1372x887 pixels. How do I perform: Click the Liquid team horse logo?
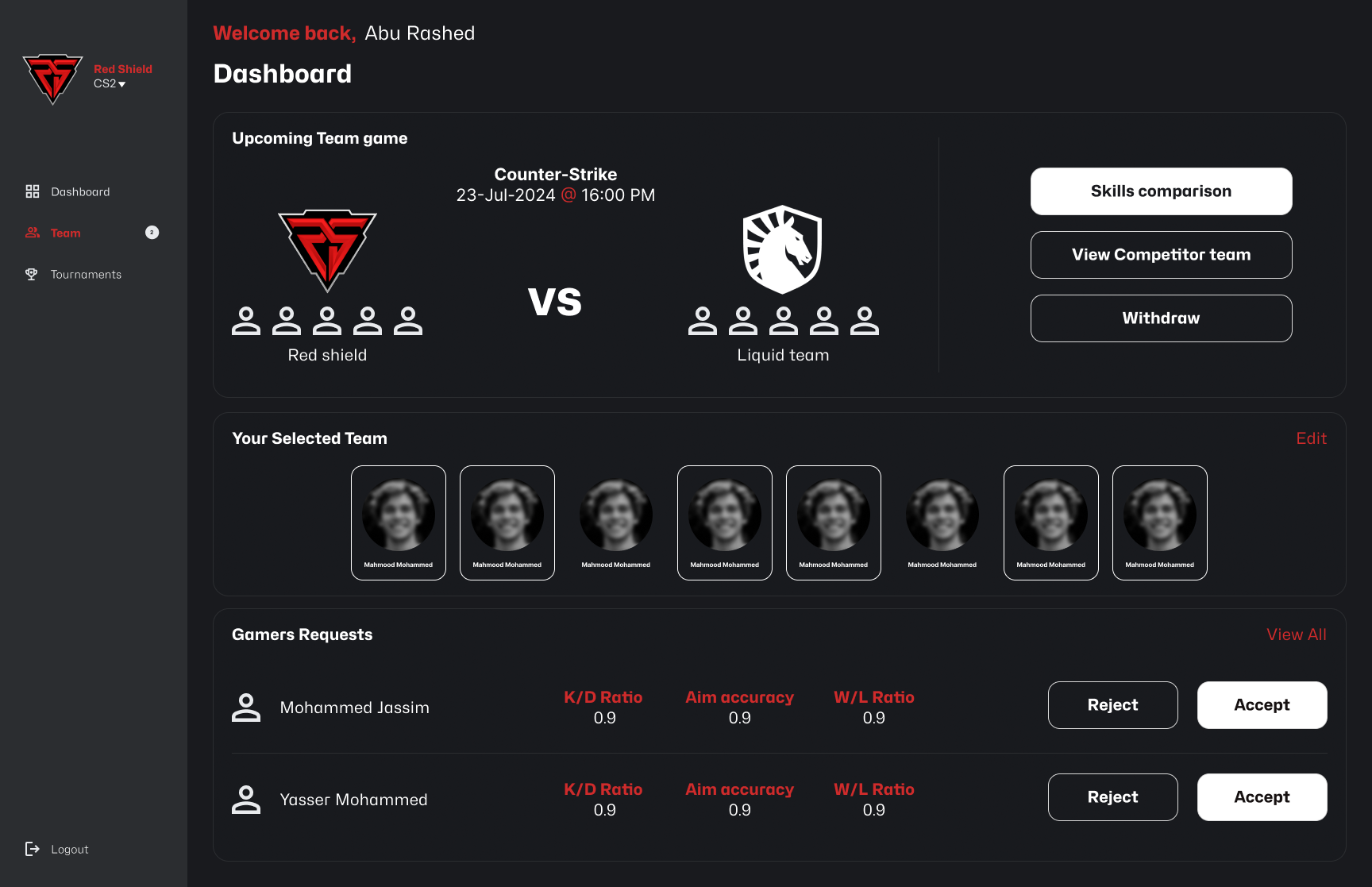(782, 247)
